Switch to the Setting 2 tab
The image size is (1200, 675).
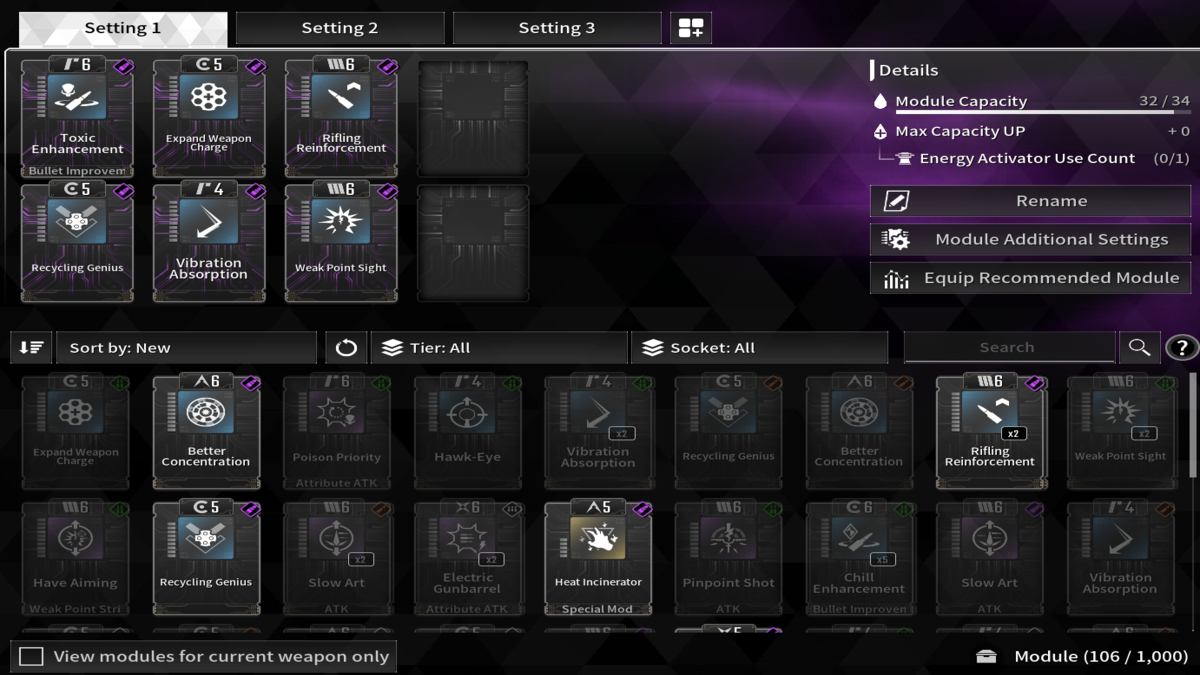click(x=340, y=28)
